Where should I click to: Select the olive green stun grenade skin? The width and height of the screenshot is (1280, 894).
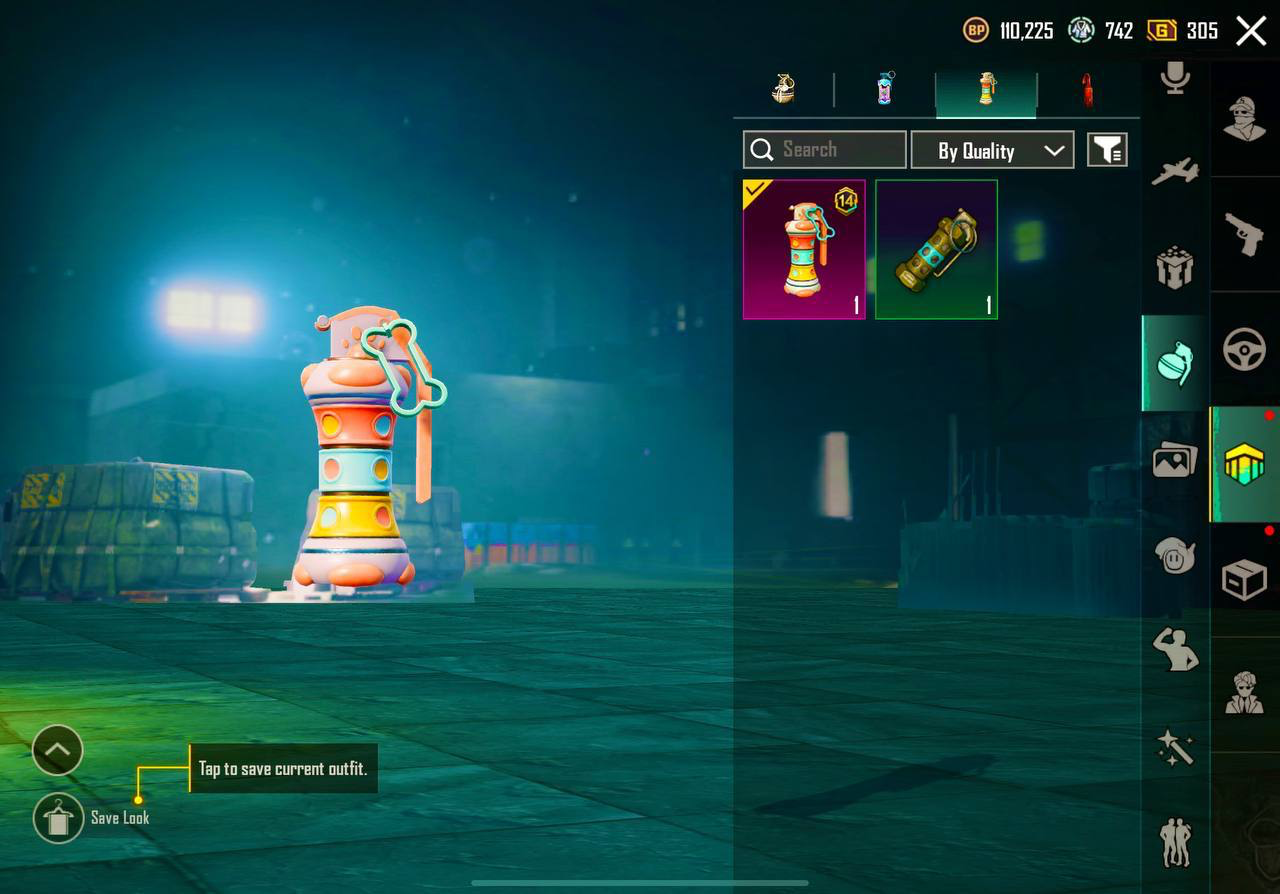point(936,250)
